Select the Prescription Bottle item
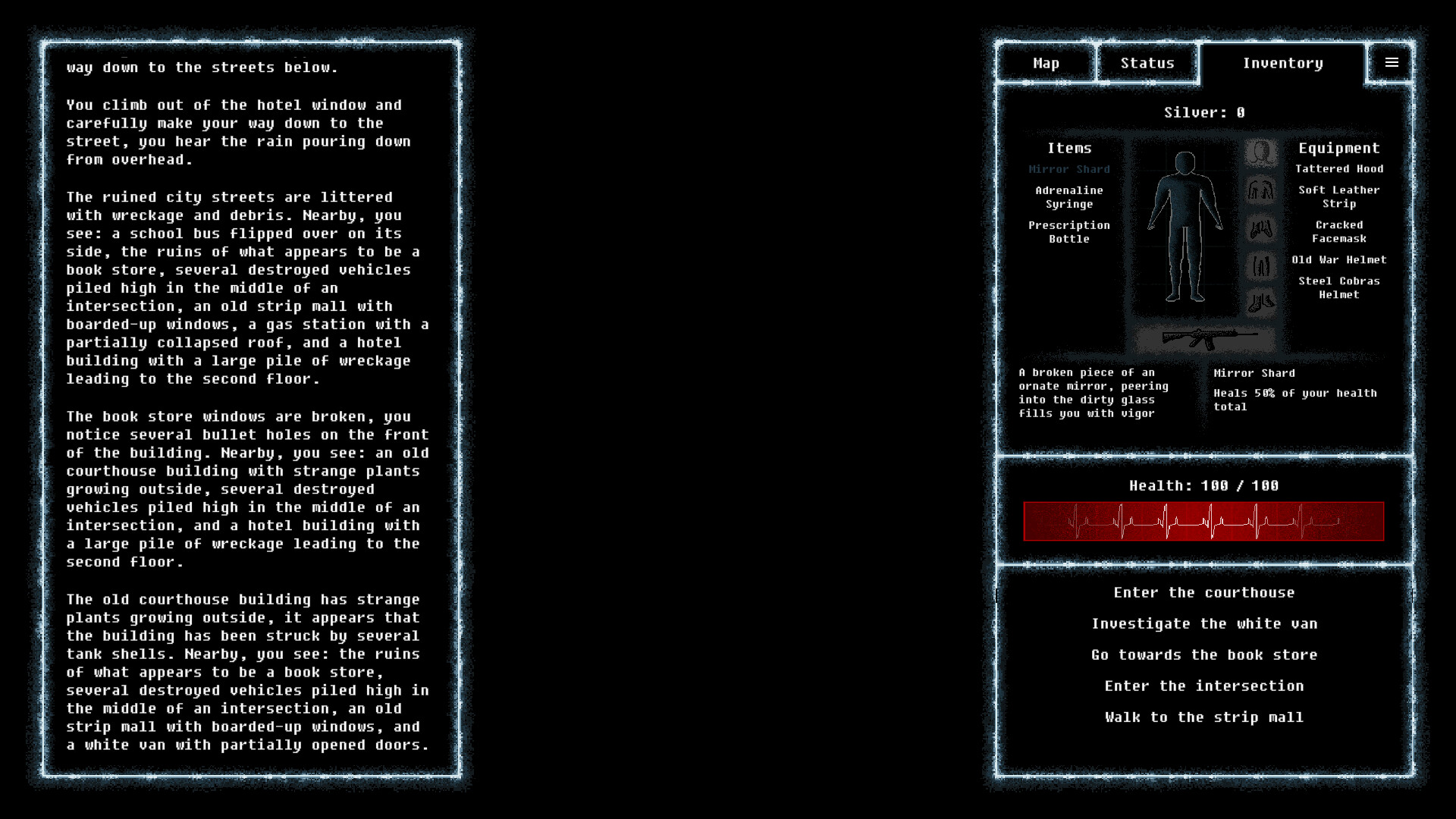 (1069, 232)
